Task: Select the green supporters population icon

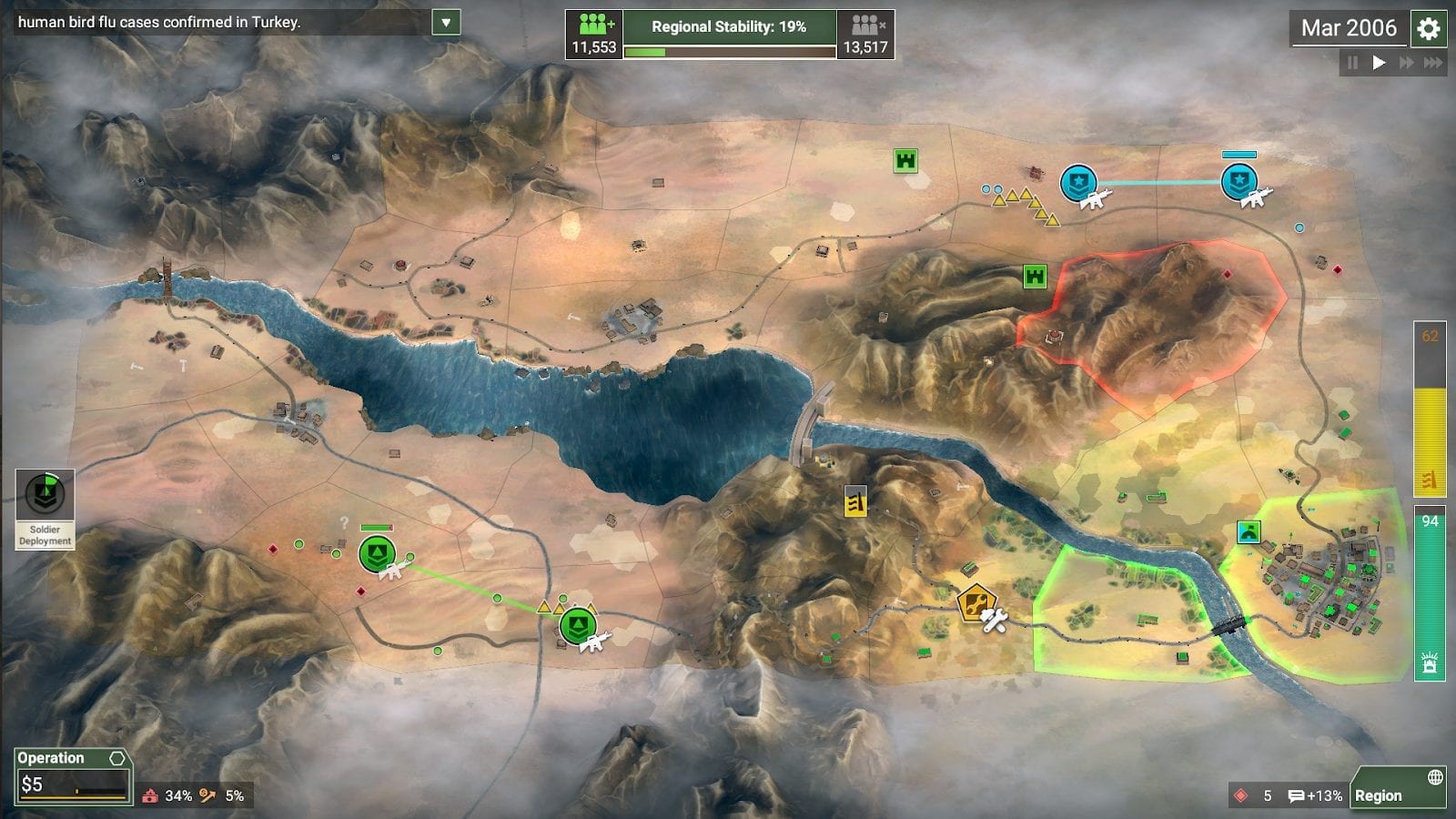Action: click(x=594, y=35)
